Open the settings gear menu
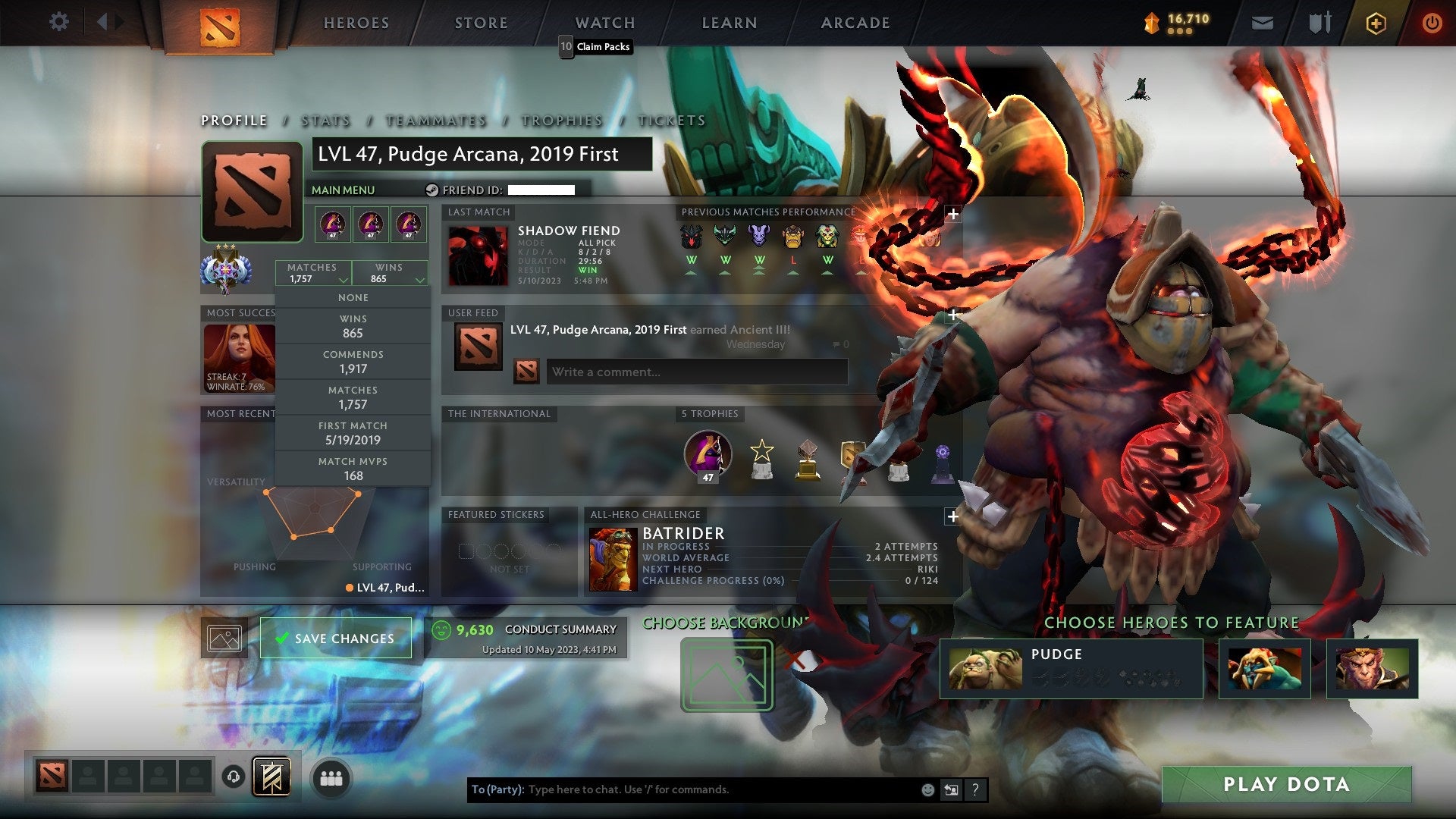 [59, 22]
